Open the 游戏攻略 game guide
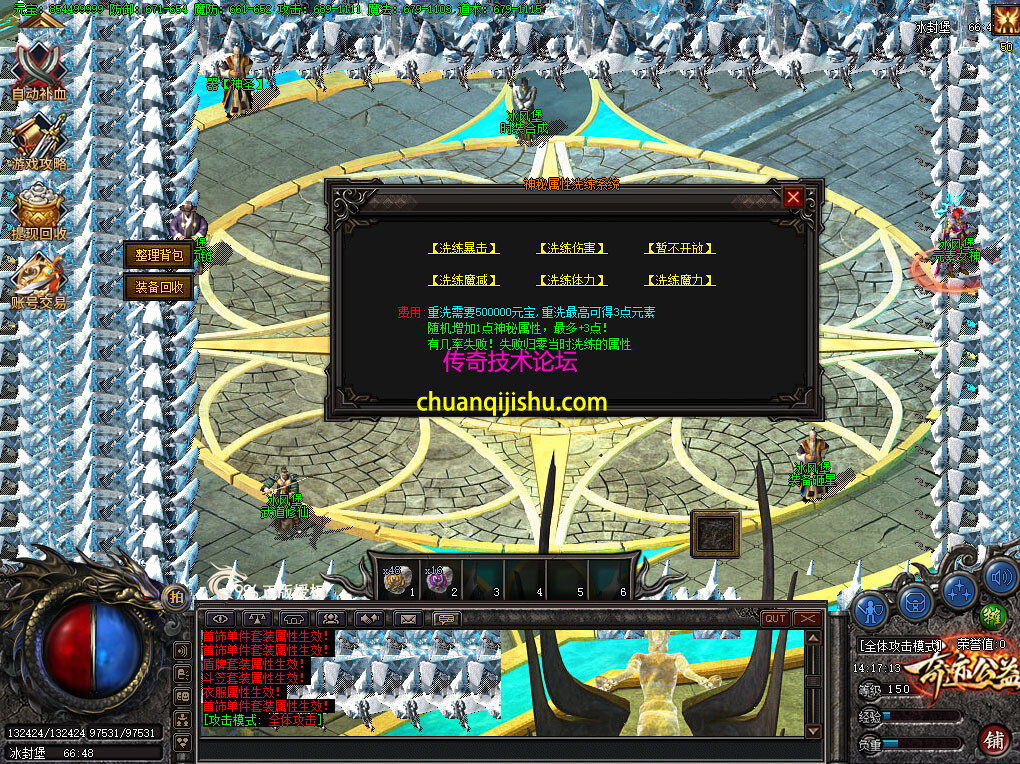 click(x=39, y=142)
